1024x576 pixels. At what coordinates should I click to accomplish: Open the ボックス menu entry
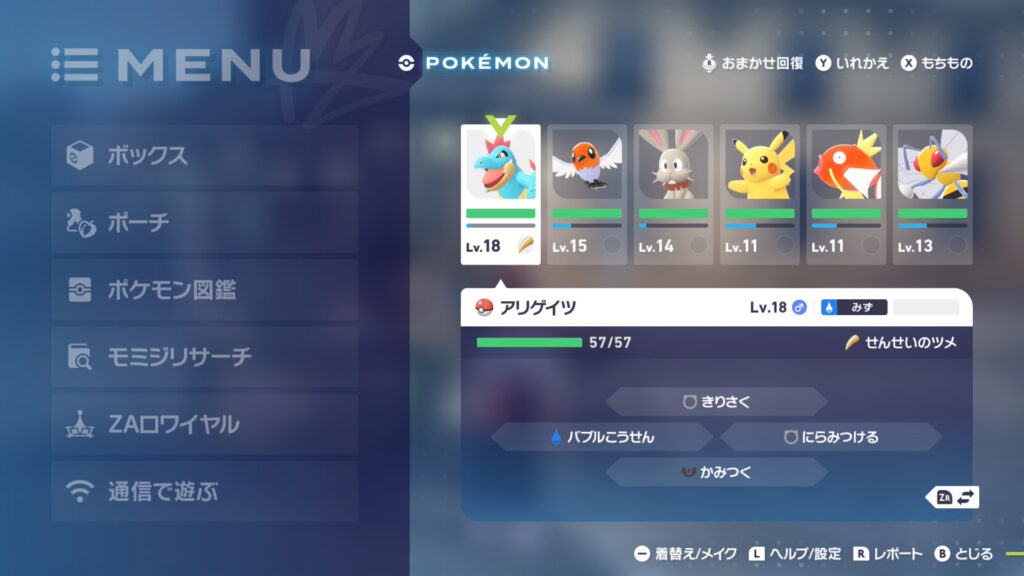[x=204, y=156]
